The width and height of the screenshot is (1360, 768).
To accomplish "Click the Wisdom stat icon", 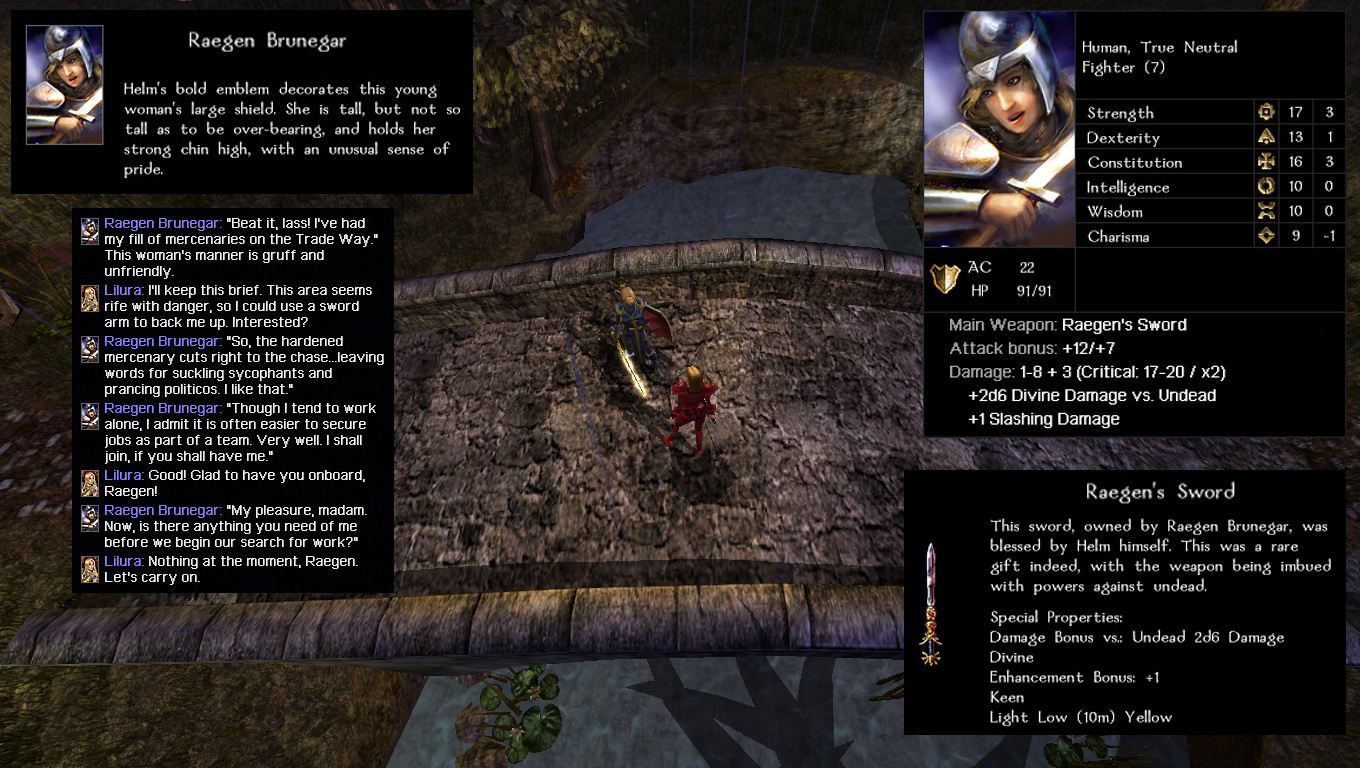I will (x=1268, y=211).
